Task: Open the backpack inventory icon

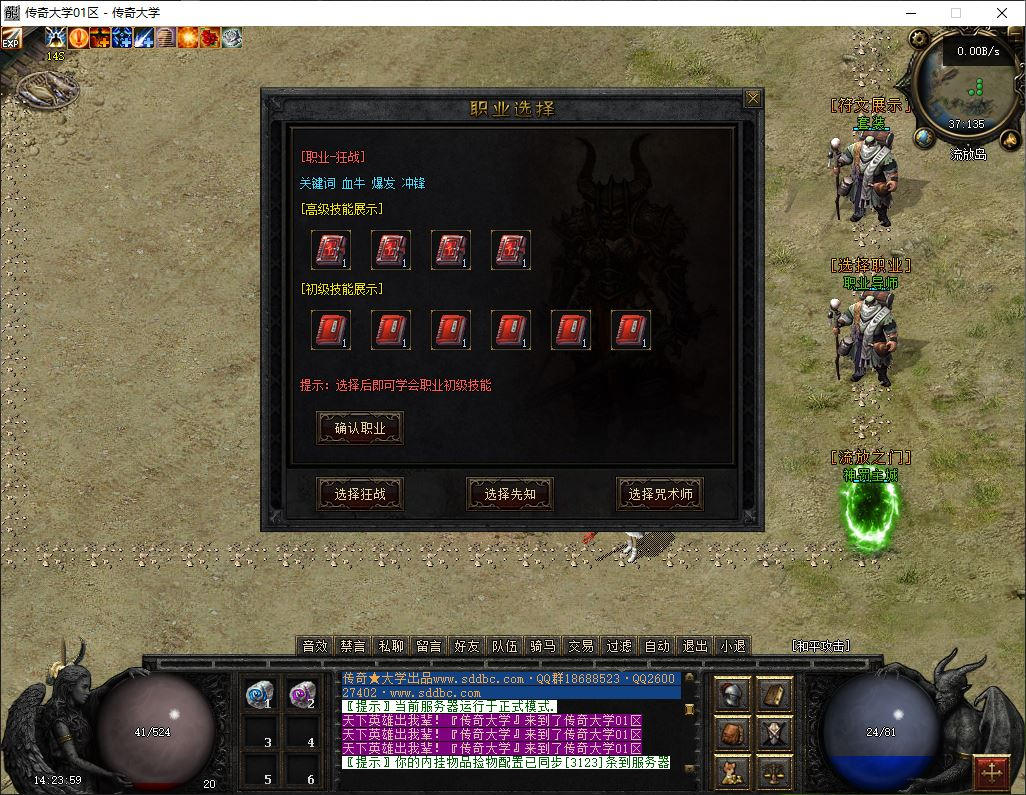Action: [x=733, y=734]
